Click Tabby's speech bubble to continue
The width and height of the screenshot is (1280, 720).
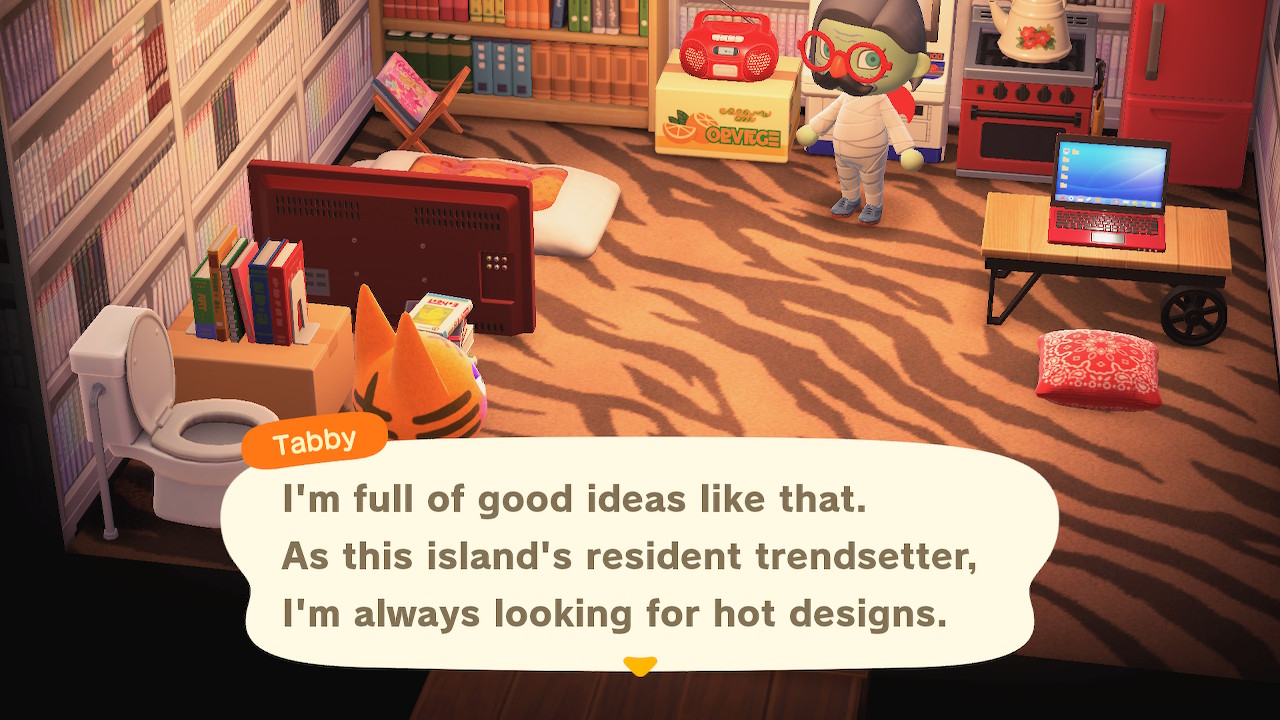point(640,555)
